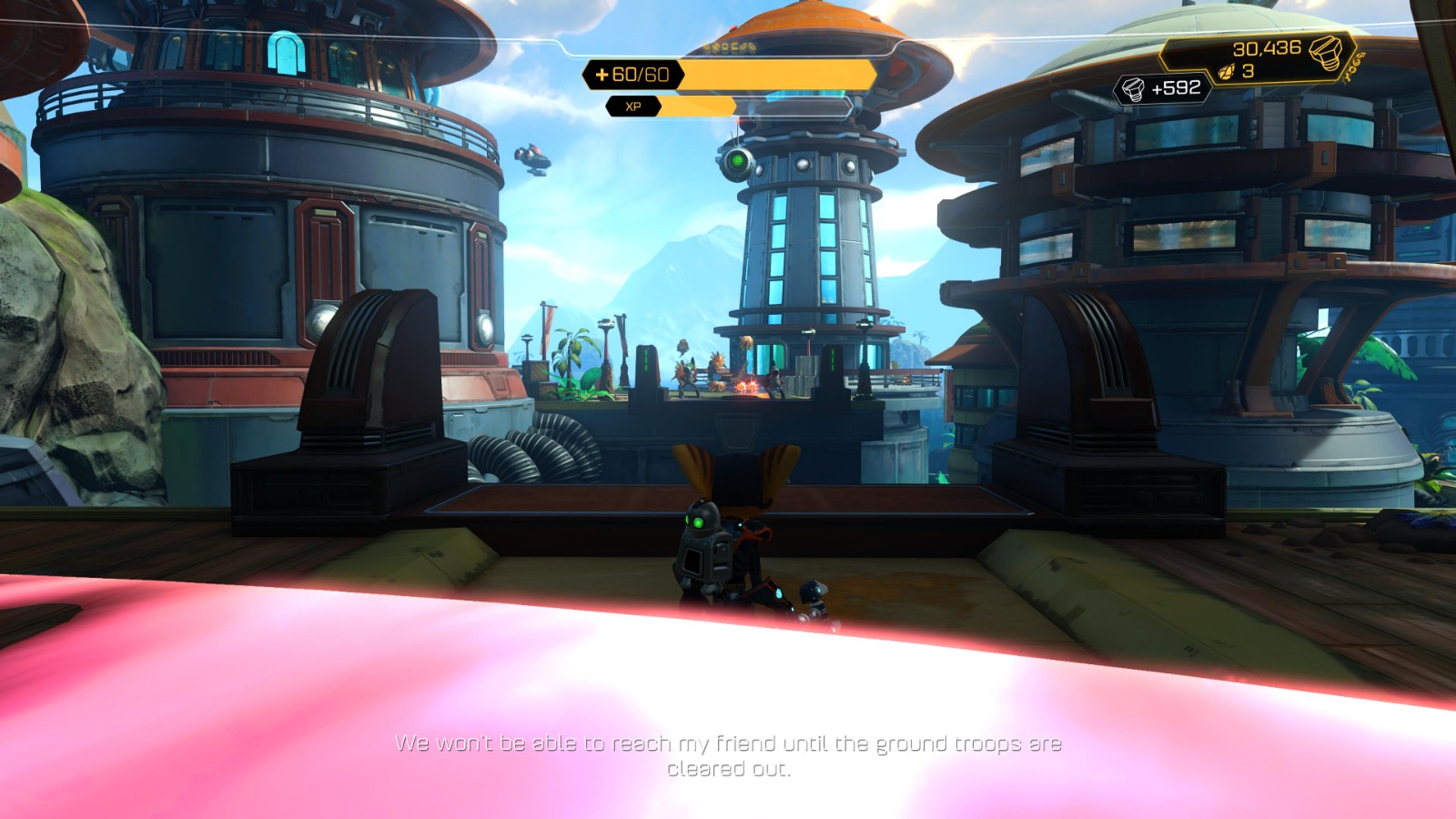Screen dimensions: 1456x819
Task: Click the bolt icon in the +592 notification badge
Action: coord(1133,89)
